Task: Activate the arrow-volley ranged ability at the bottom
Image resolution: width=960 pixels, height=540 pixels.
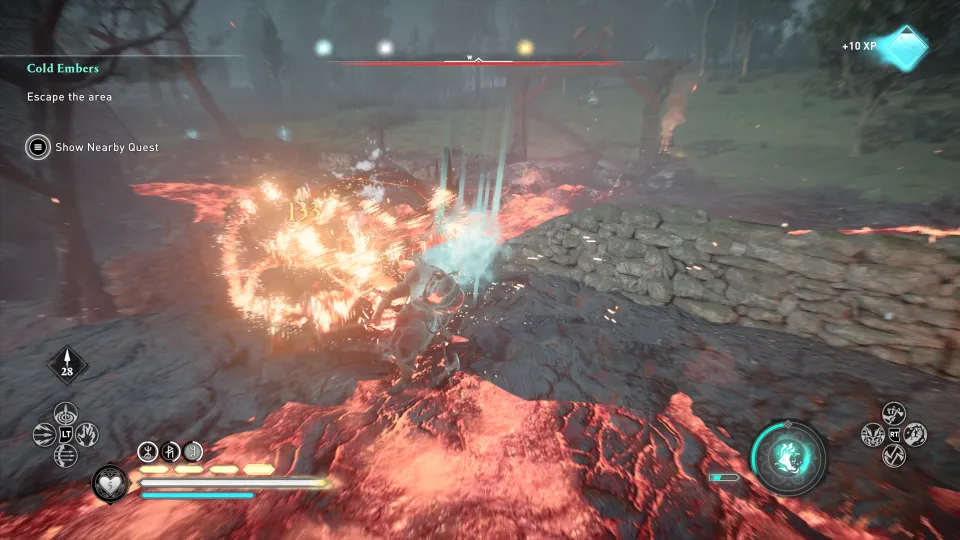Action: pyautogui.click(x=67, y=456)
